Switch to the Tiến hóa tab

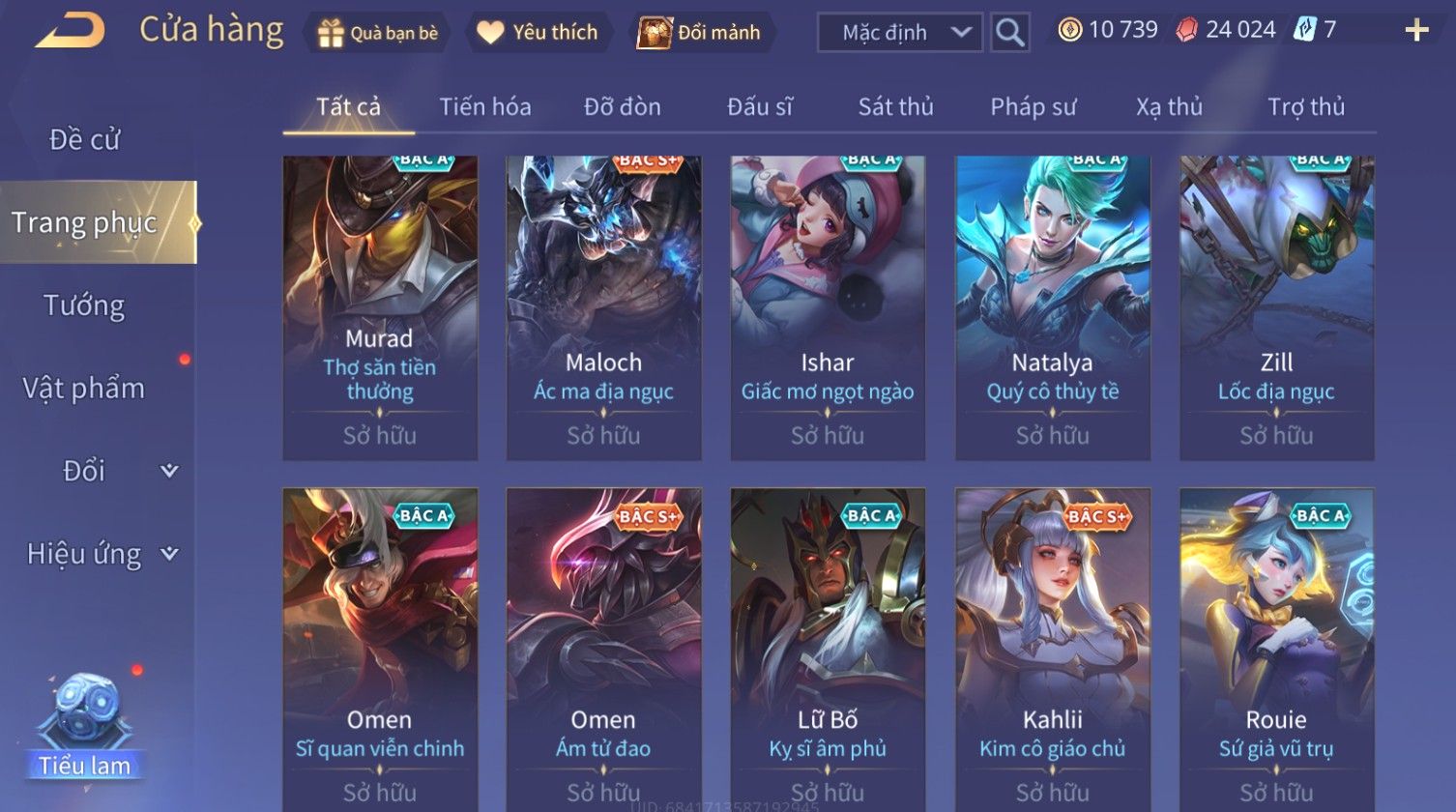[x=484, y=107]
